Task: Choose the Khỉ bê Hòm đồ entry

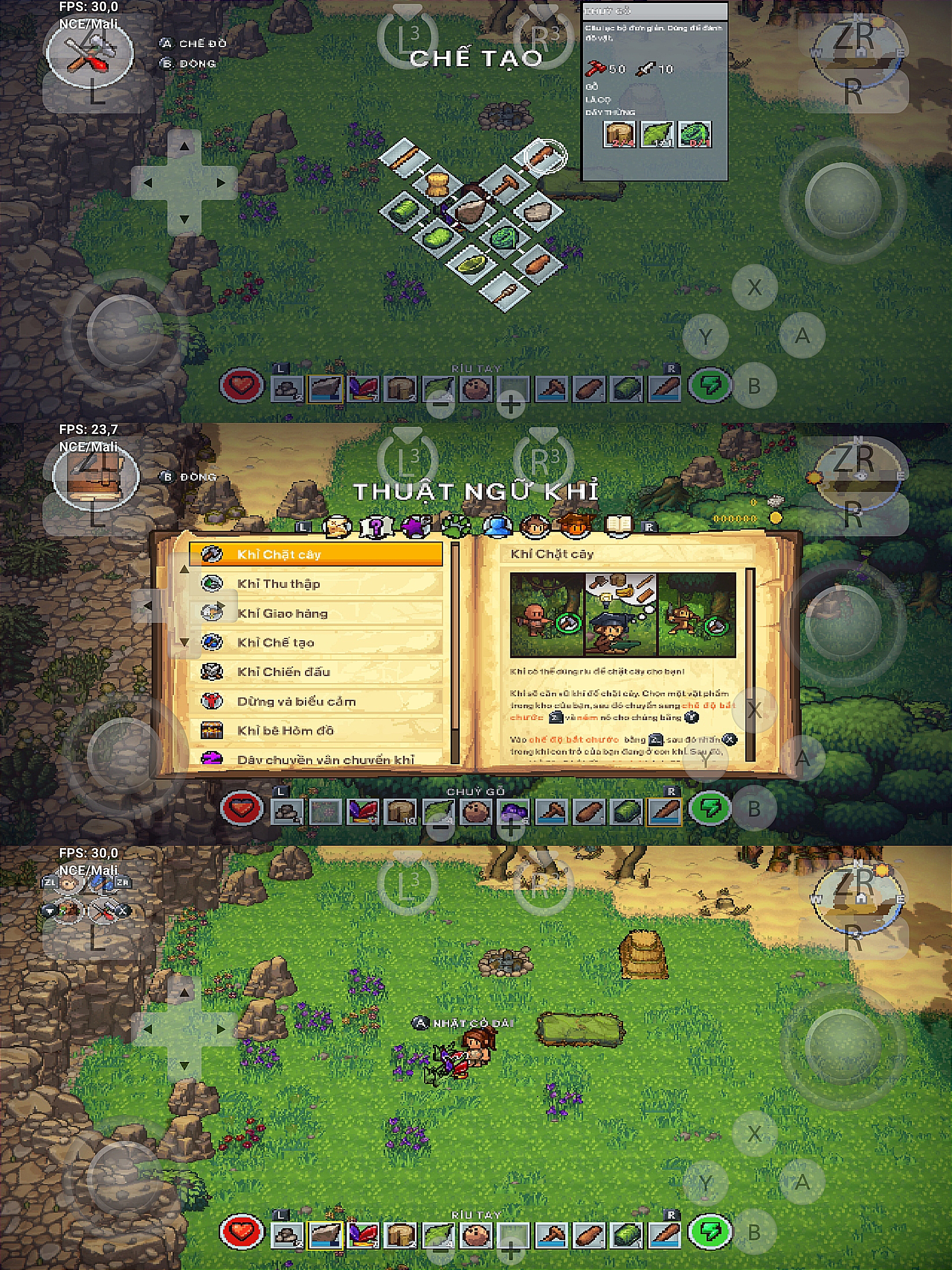Action: pos(316,730)
